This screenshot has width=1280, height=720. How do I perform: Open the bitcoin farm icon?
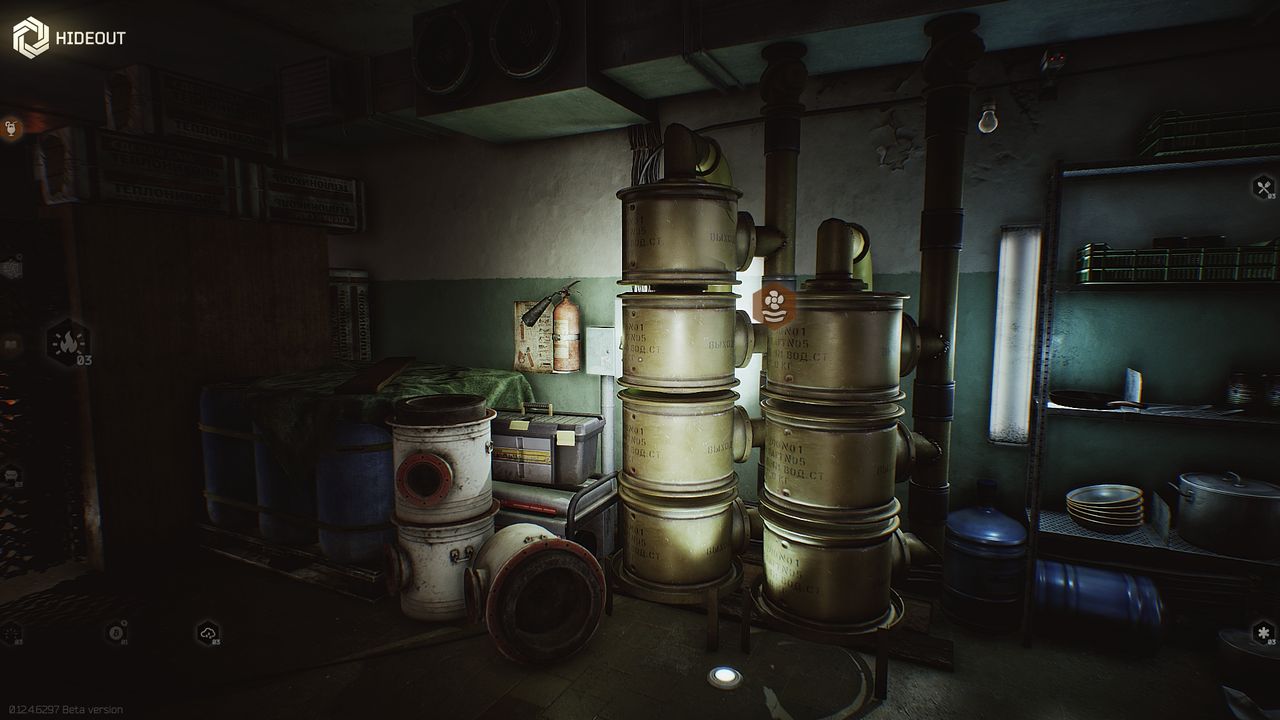coord(117,632)
